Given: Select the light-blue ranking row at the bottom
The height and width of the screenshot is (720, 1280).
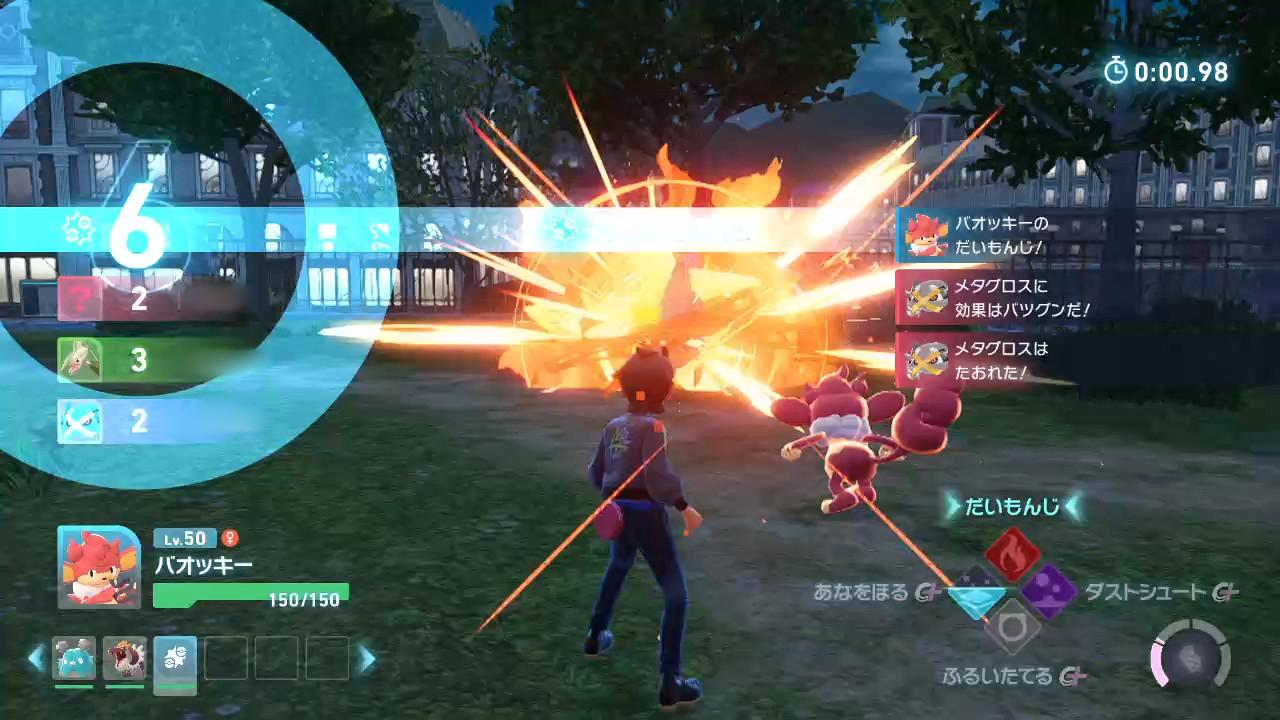Looking at the screenshot, I should pyautogui.click(x=150, y=421).
